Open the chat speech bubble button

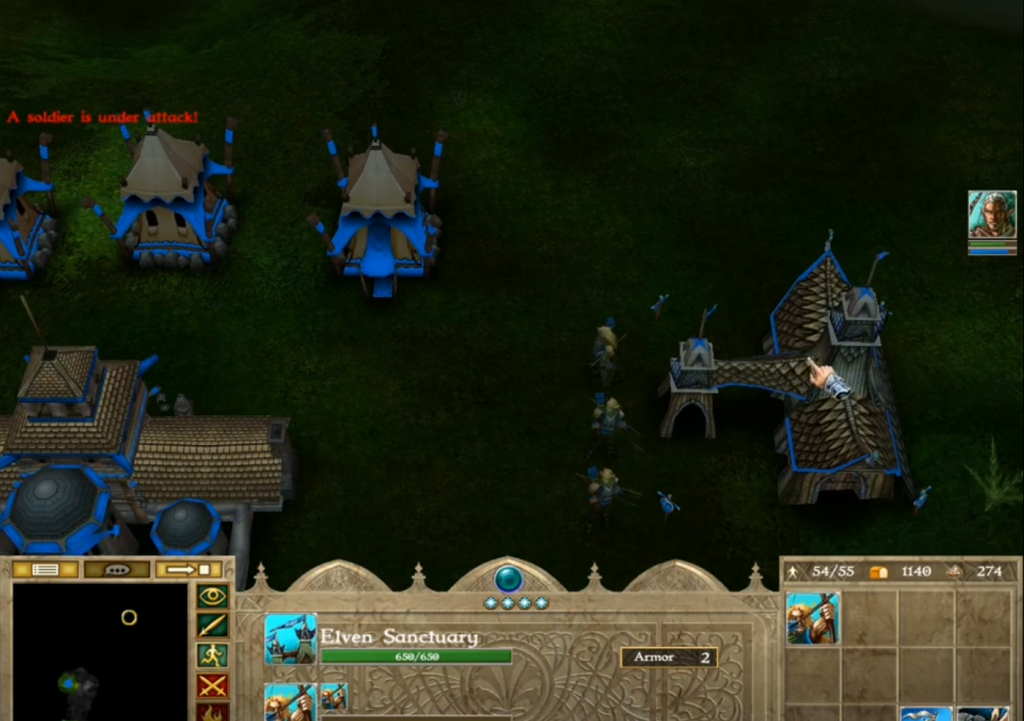click(117, 570)
